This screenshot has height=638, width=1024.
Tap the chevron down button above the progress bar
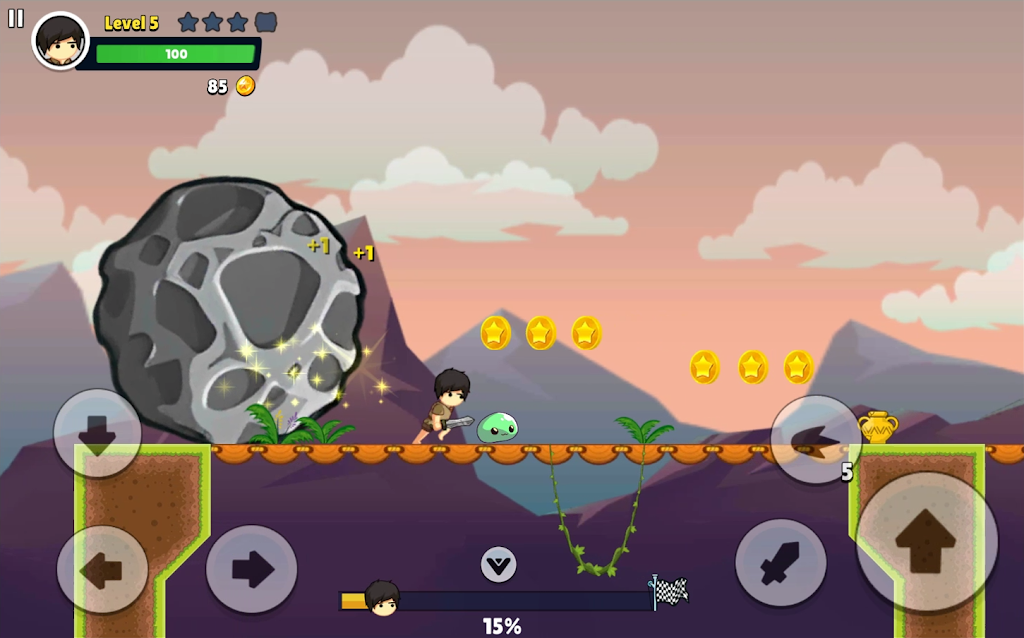(x=498, y=564)
